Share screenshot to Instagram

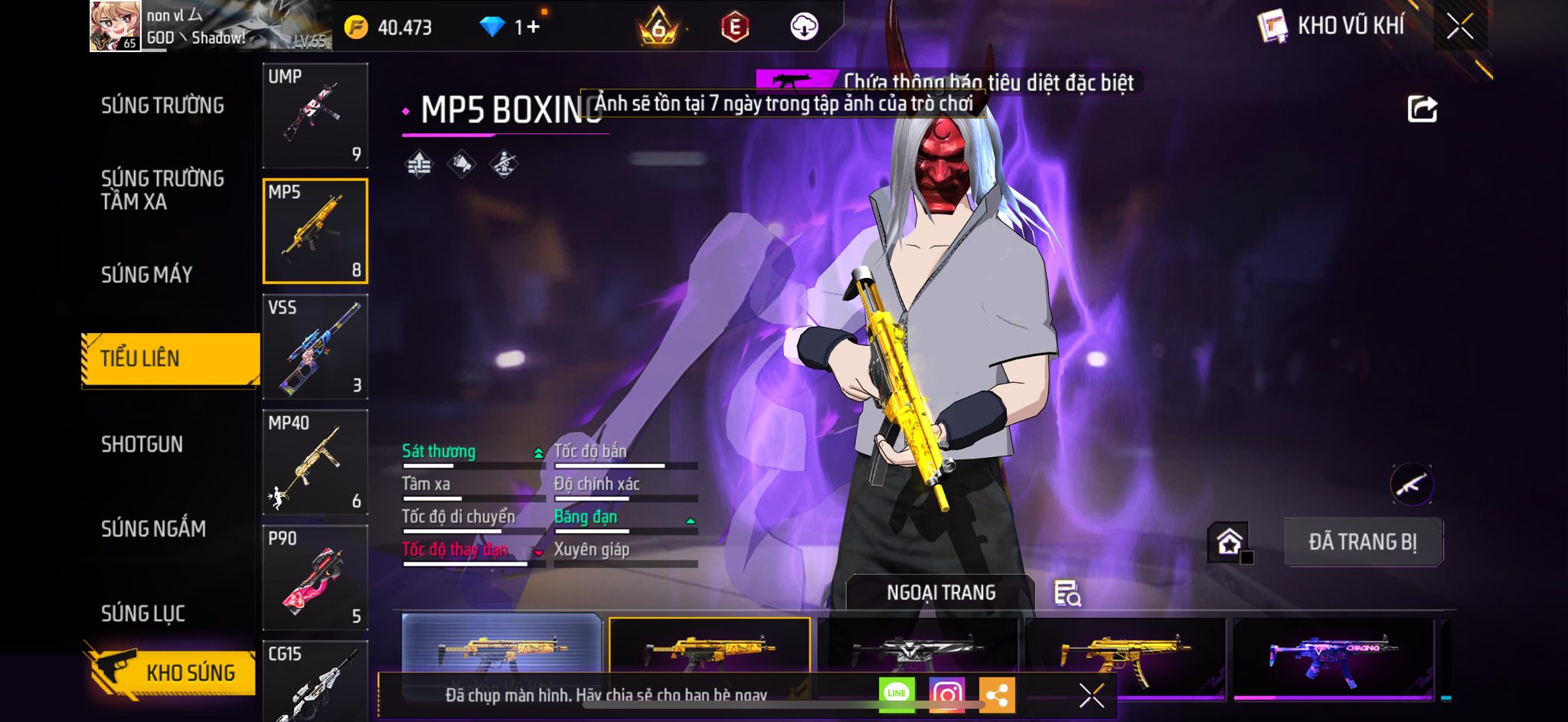(x=946, y=694)
